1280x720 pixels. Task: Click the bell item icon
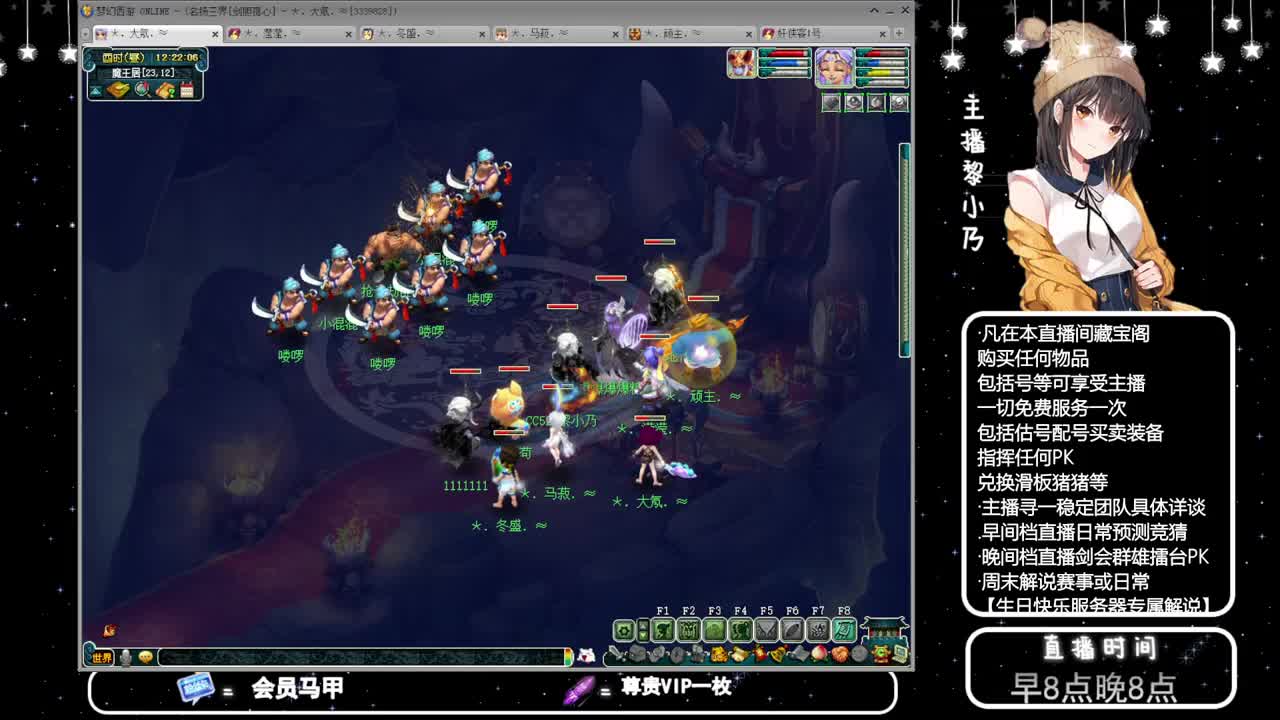(x=779, y=654)
